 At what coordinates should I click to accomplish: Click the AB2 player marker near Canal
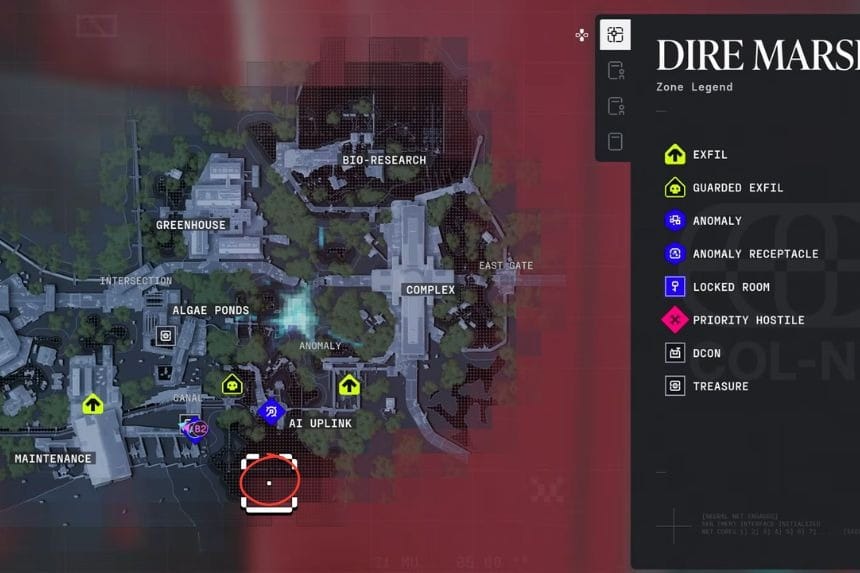coord(196,429)
